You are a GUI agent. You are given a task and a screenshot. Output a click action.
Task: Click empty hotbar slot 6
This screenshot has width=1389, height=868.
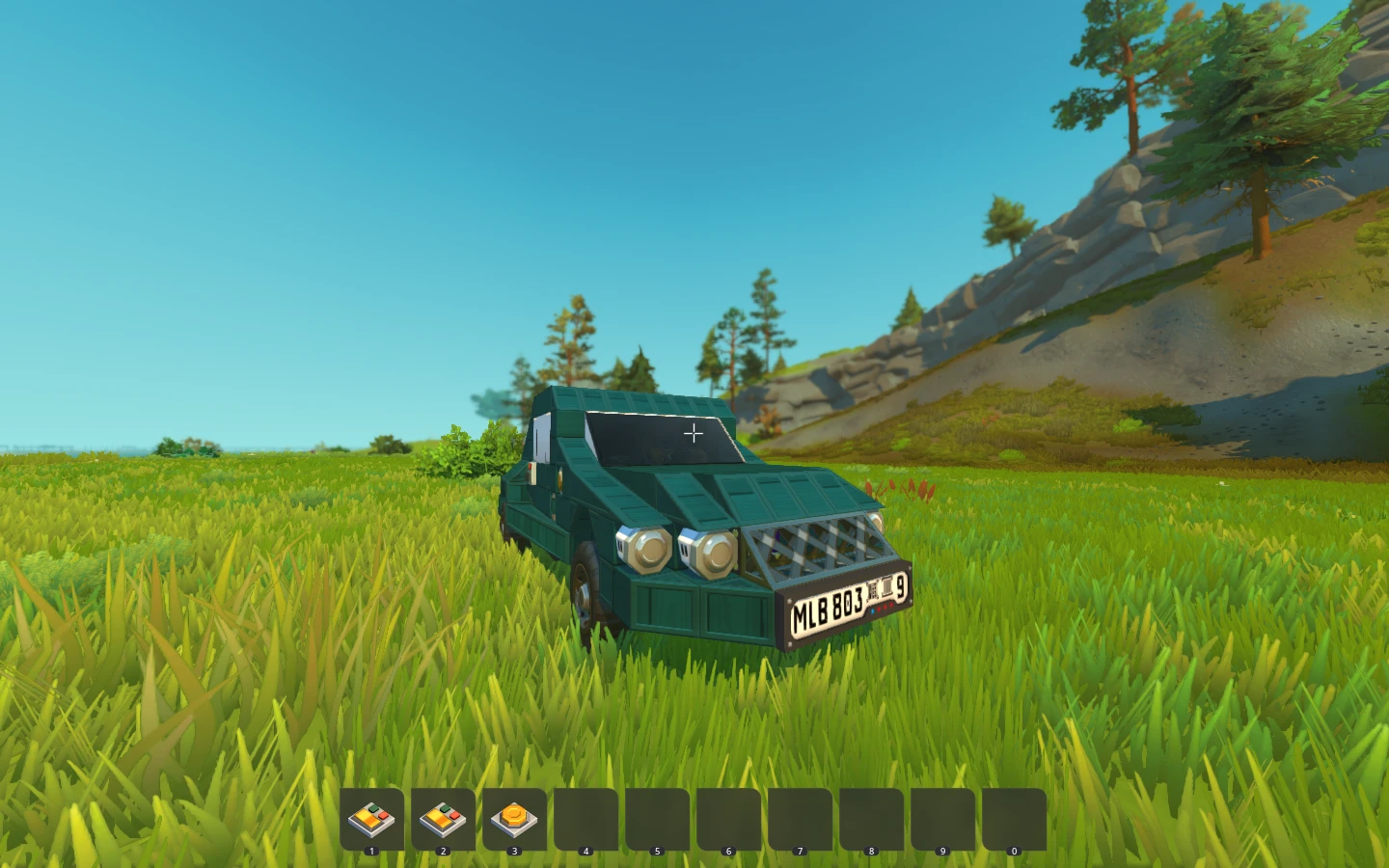click(x=728, y=817)
